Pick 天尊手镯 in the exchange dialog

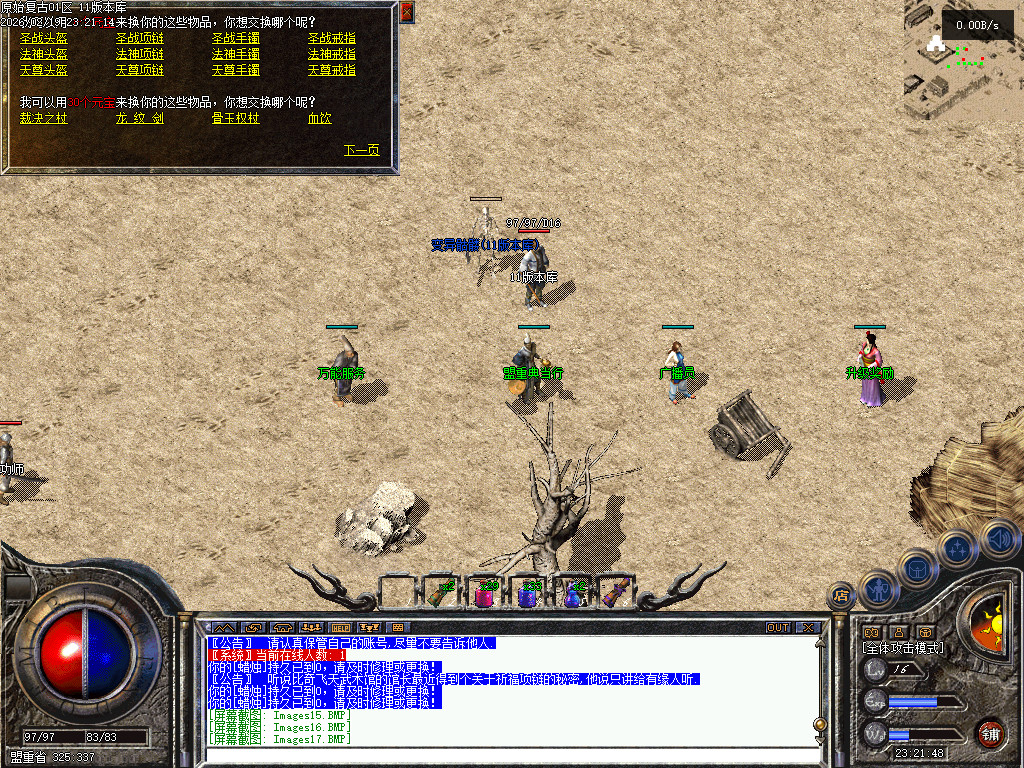236,70
